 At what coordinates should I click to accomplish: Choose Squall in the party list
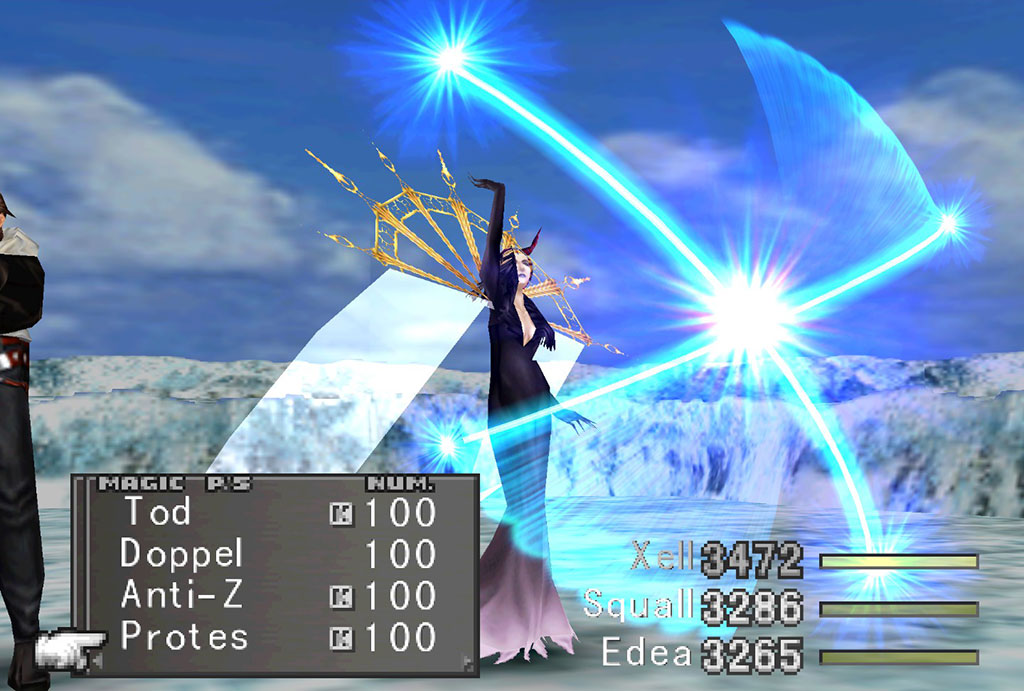point(638,605)
